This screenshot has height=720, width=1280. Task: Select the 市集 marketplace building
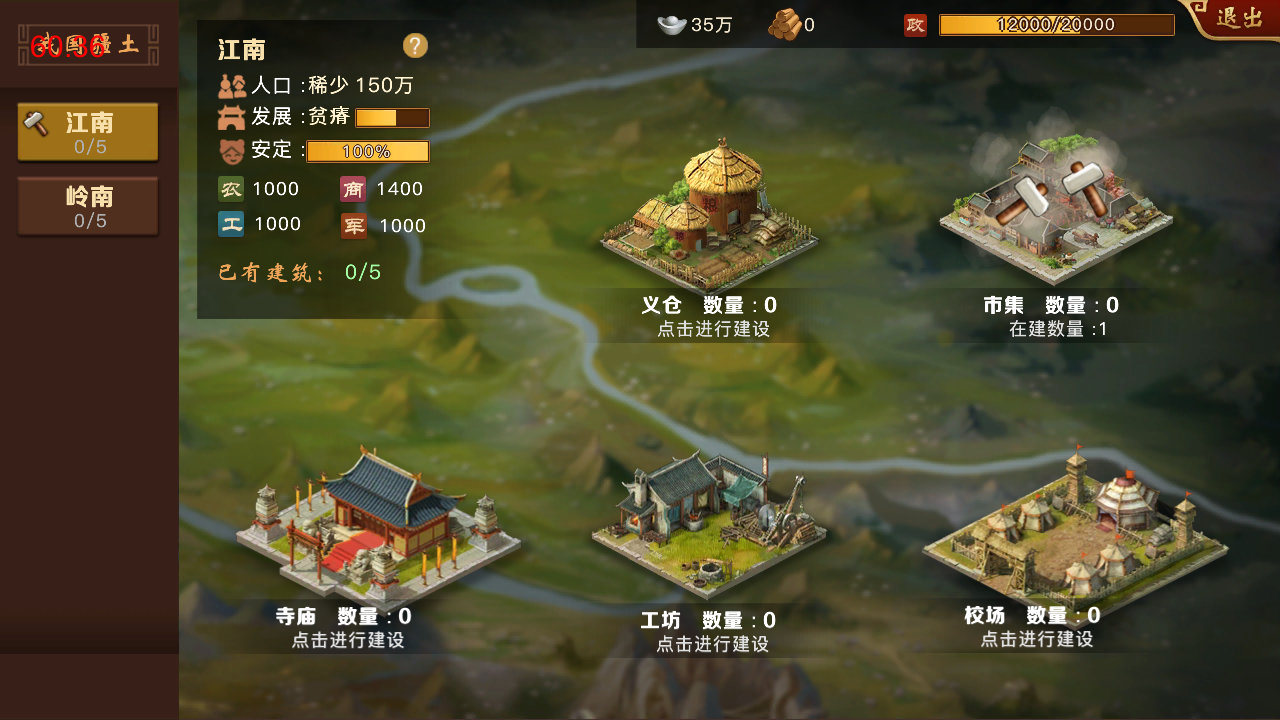(x=1055, y=210)
